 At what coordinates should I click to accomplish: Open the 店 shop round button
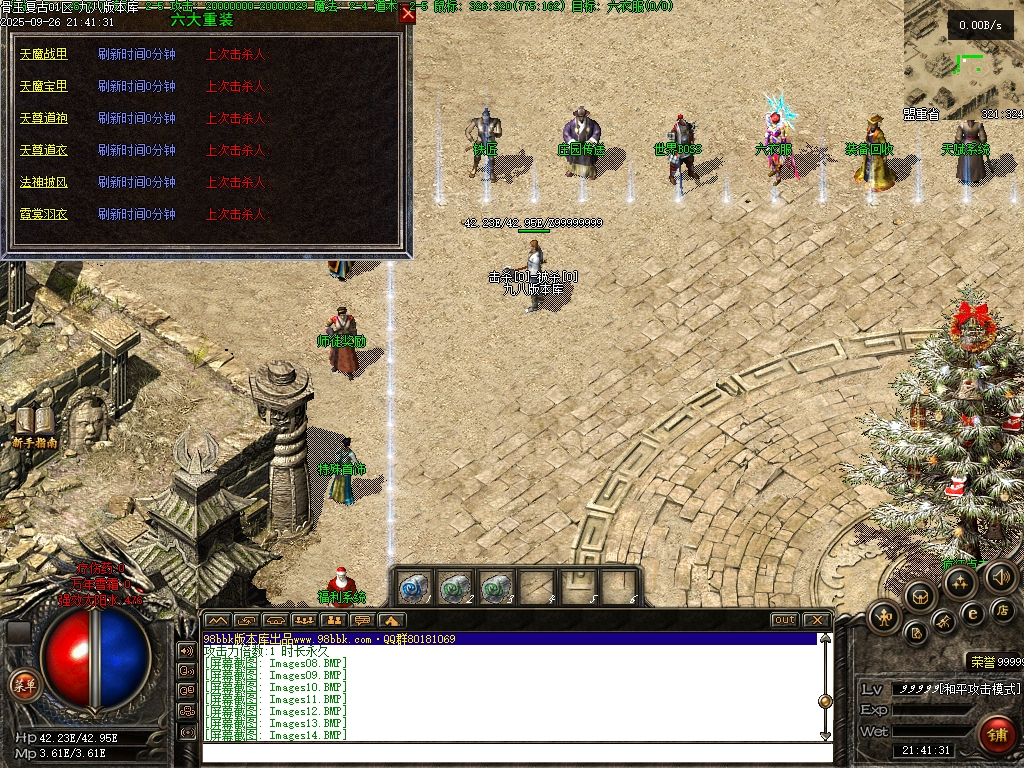(1001, 610)
